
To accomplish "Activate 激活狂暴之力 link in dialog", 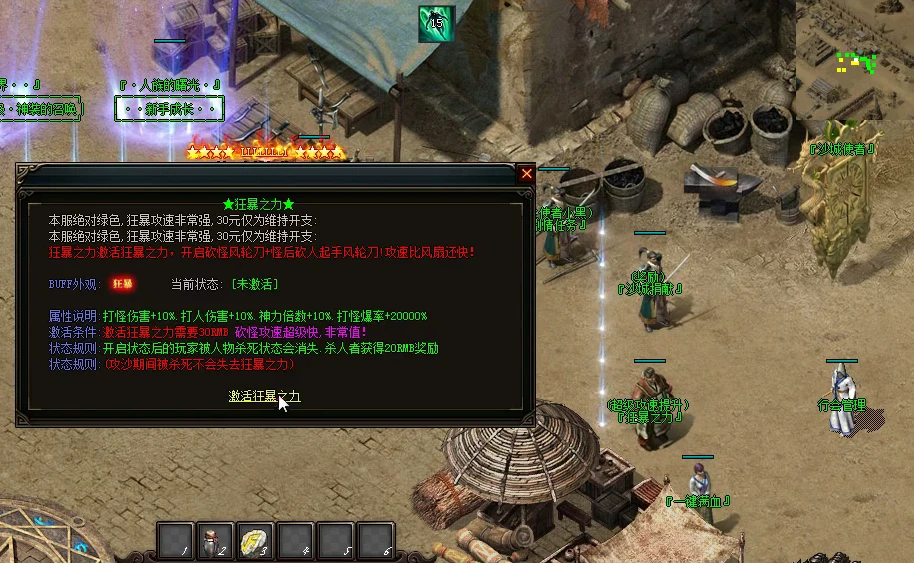I will [264, 397].
